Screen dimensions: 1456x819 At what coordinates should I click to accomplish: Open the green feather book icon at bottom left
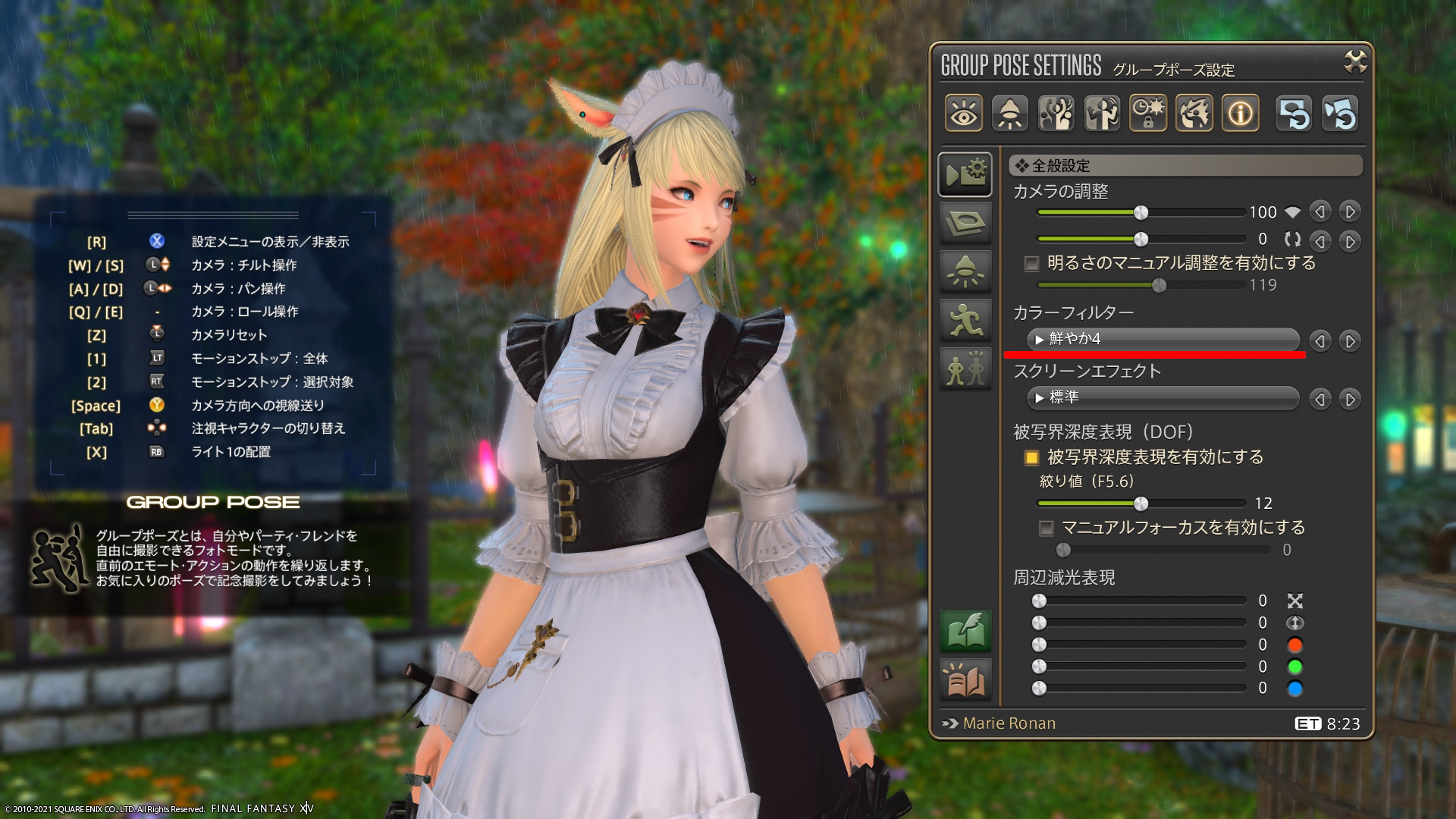pyautogui.click(x=965, y=631)
